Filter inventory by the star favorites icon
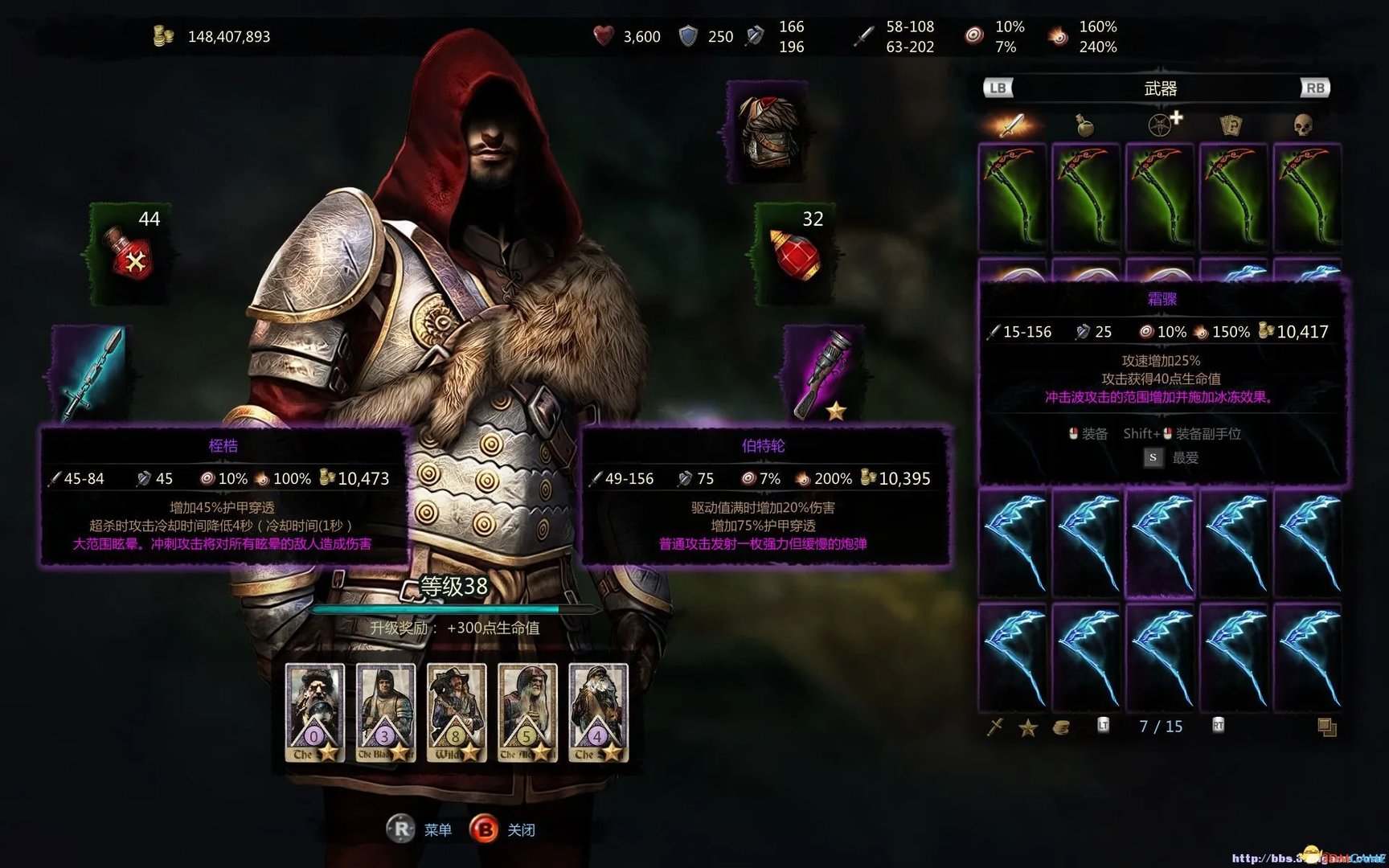Screen dimensions: 1389x868 tap(1027, 728)
